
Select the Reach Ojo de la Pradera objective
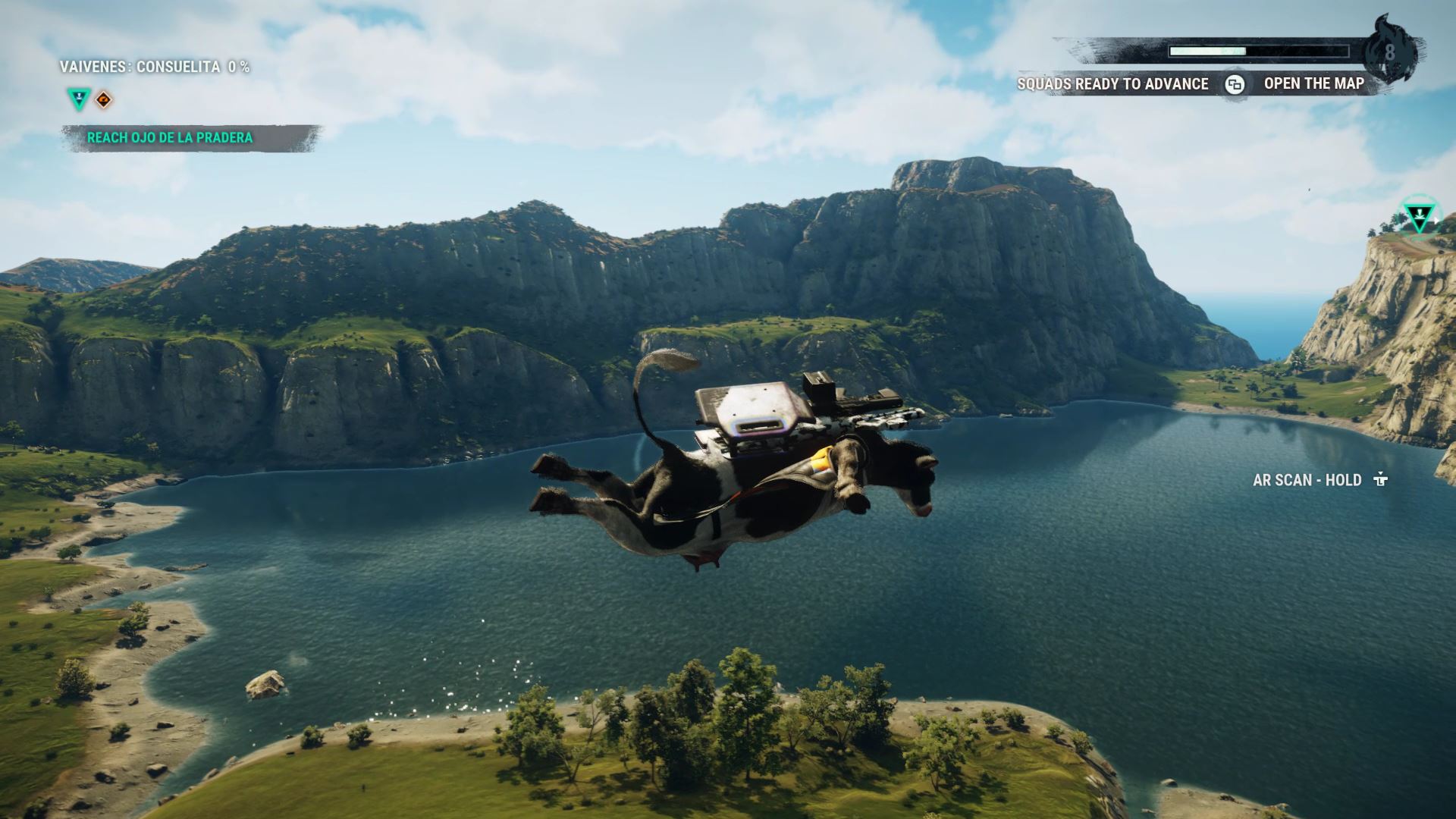pyautogui.click(x=170, y=138)
